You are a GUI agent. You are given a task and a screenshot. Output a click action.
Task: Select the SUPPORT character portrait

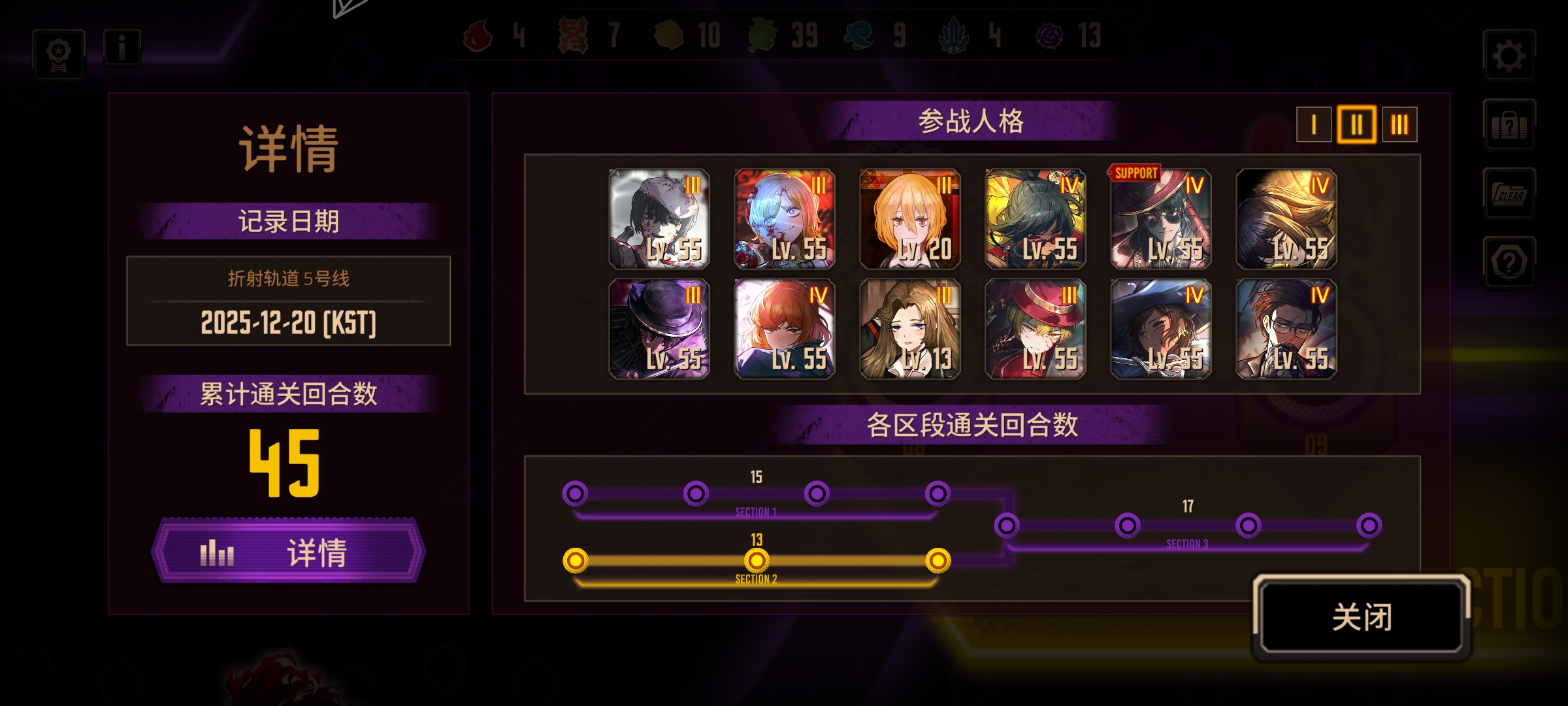1160,219
